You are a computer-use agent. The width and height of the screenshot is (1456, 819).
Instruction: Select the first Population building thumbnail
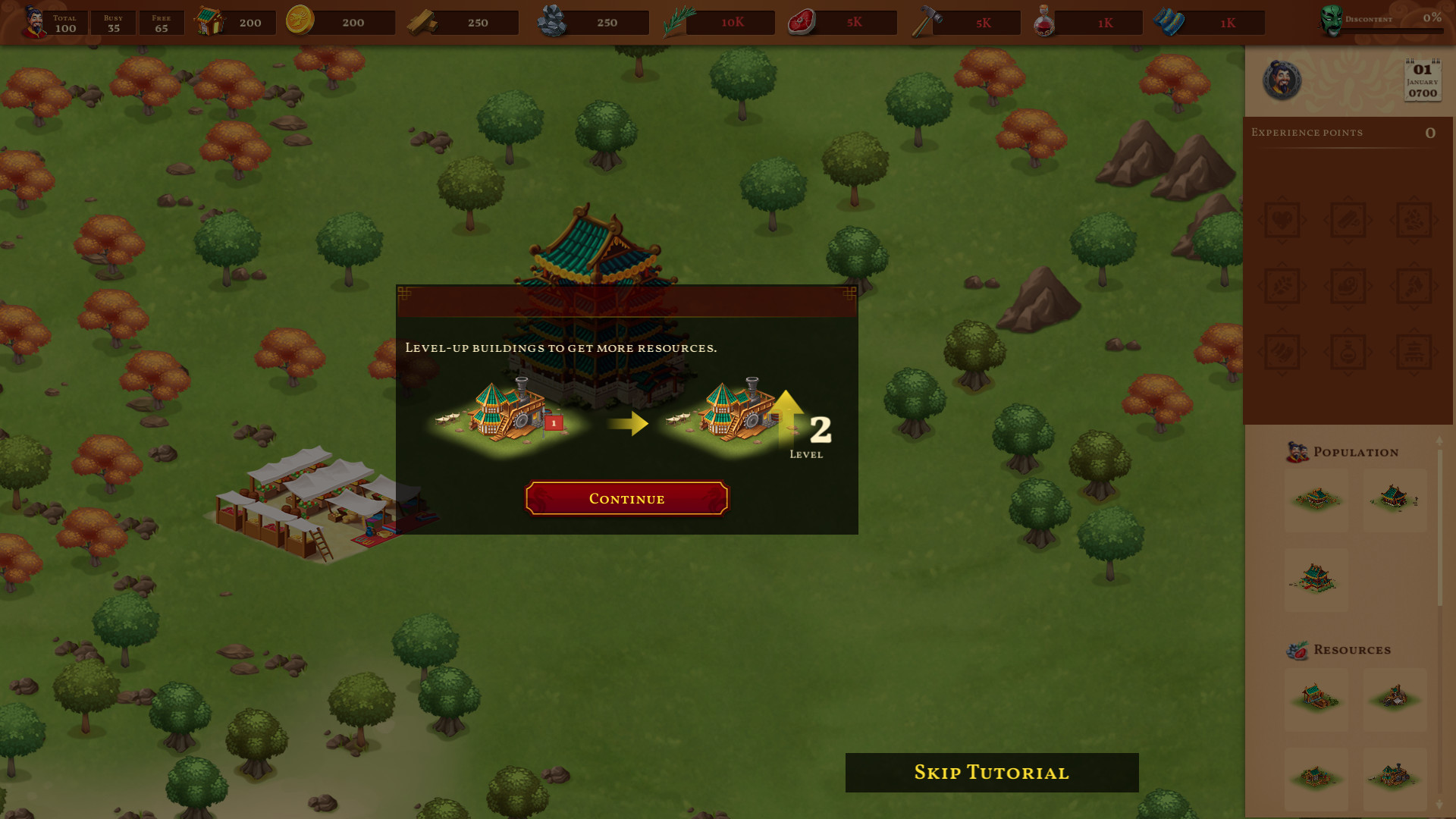[x=1316, y=499]
